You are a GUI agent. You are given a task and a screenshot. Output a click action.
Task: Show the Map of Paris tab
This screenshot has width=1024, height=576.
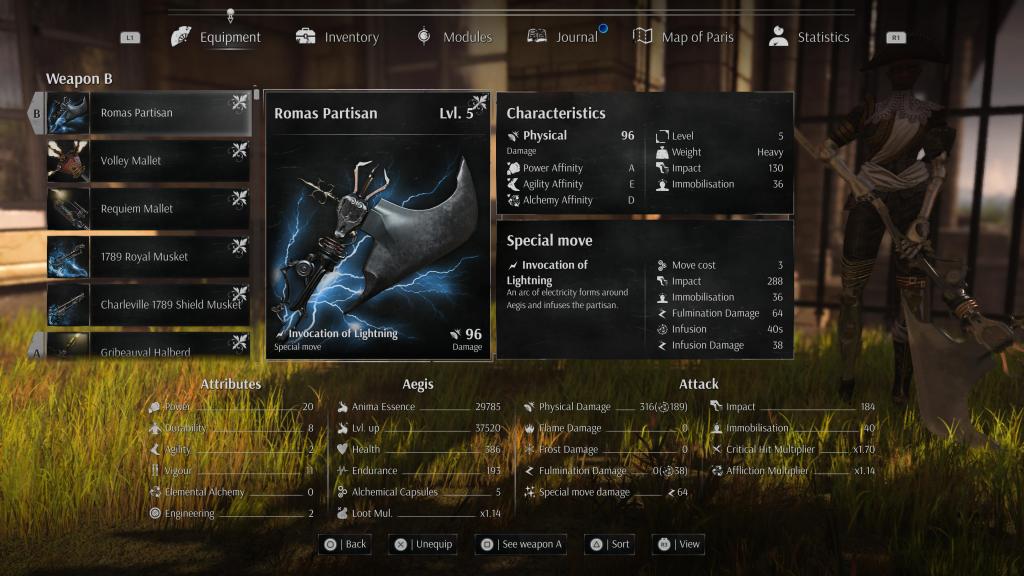coord(684,37)
